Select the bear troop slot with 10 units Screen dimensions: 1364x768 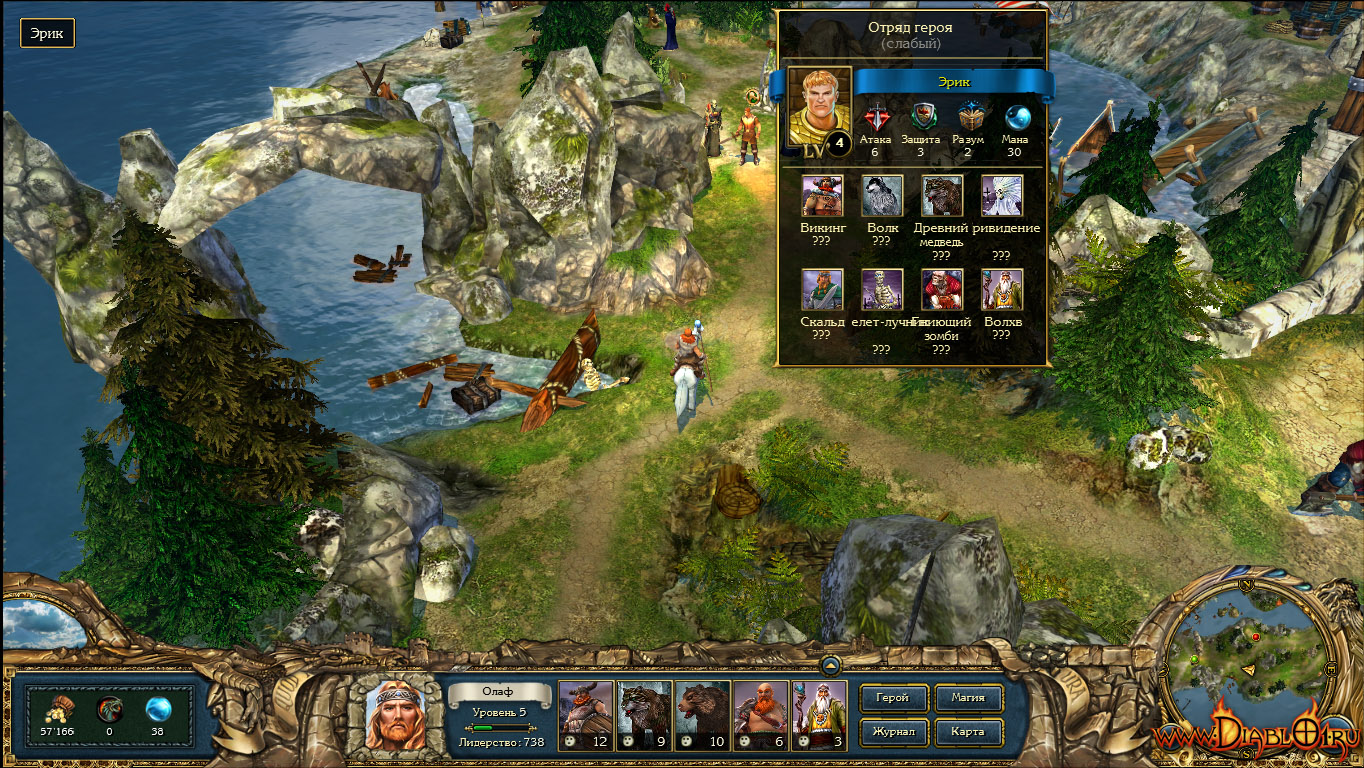(702, 716)
